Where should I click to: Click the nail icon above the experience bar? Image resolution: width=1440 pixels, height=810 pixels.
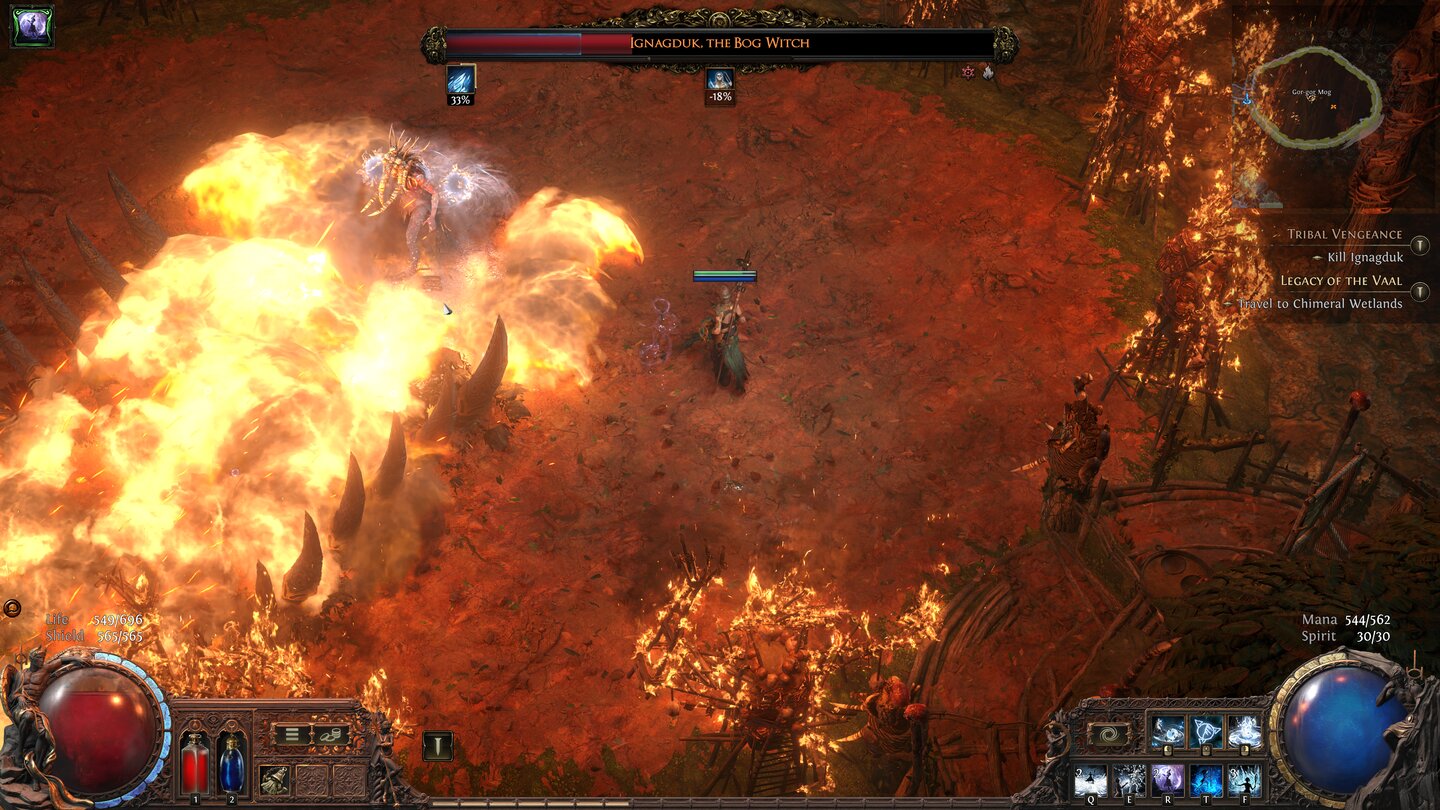437,746
